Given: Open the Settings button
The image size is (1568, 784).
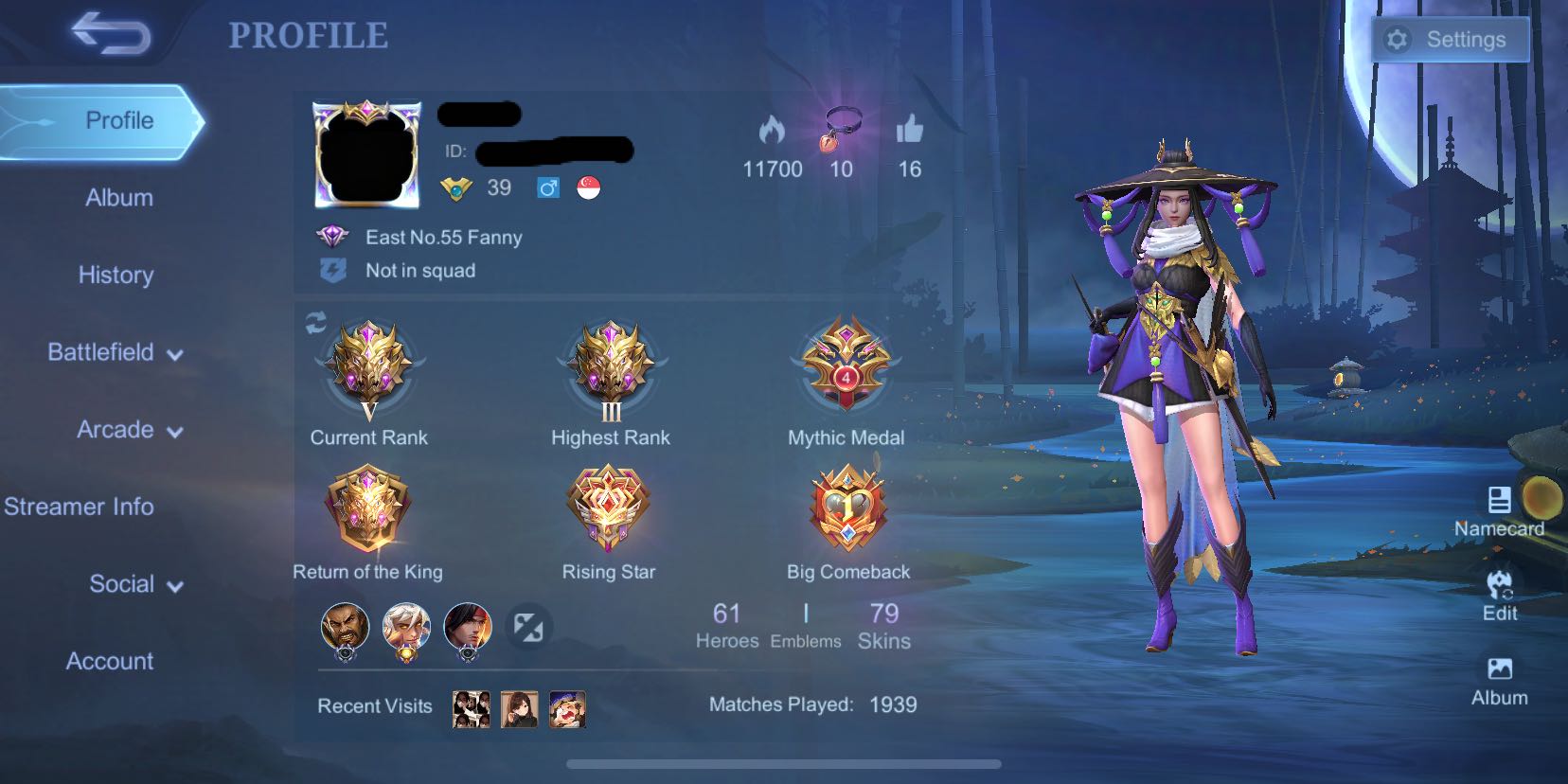Looking at the screenshot, I should coord(1450,39).
